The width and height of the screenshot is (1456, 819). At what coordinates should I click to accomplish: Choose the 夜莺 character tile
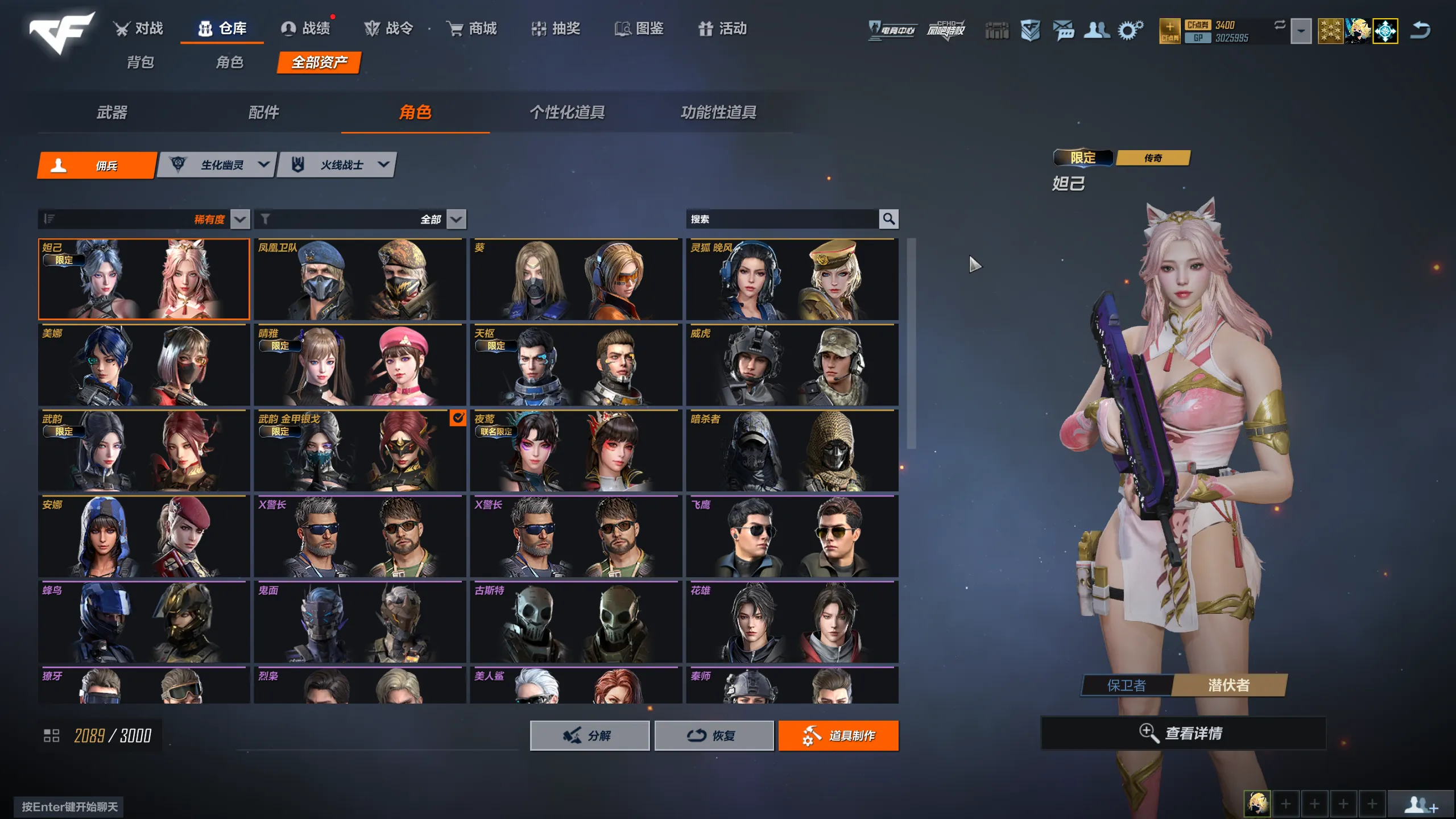[576, 450]
